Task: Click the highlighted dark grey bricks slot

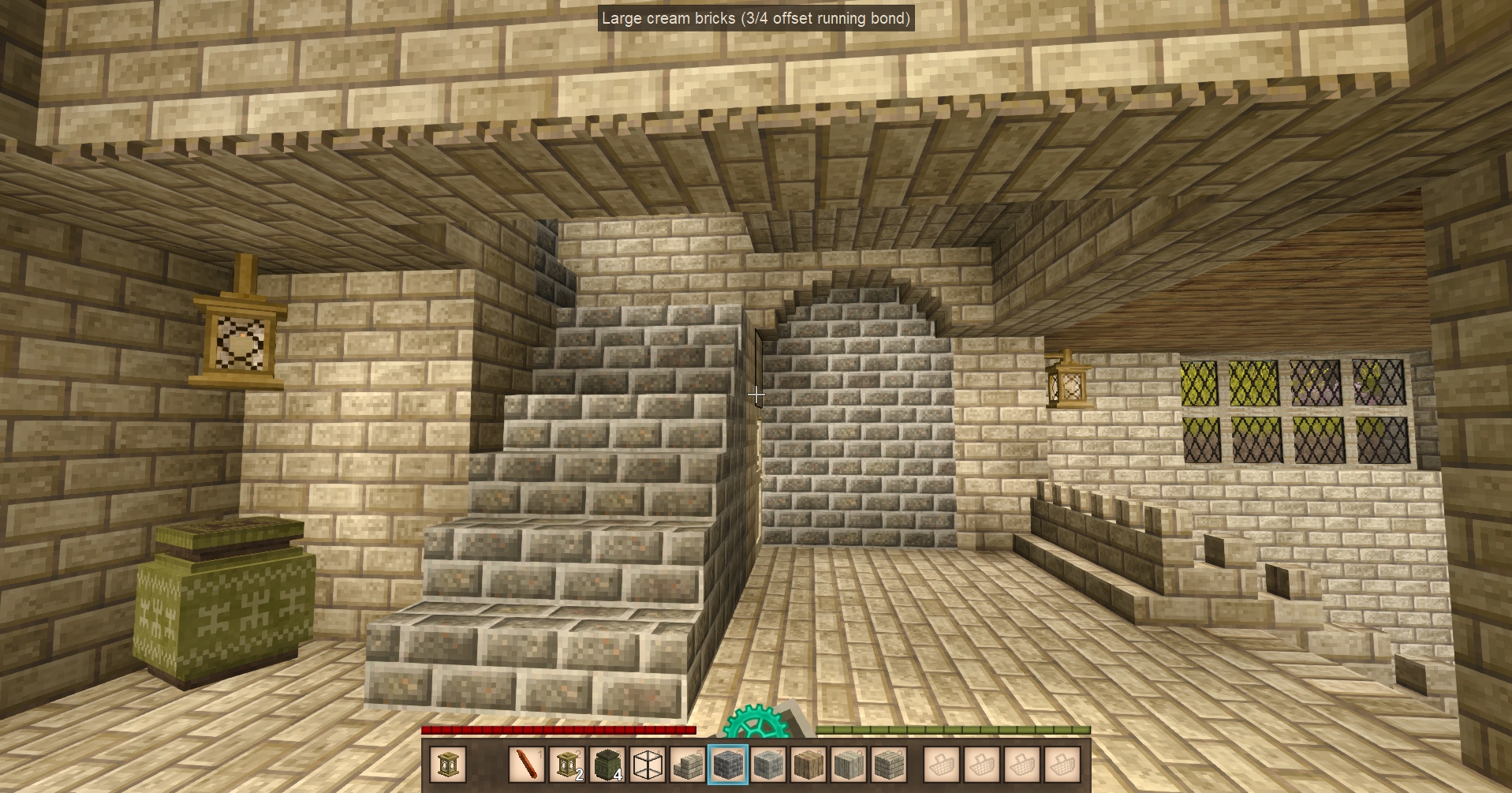Action: (728, 764)
